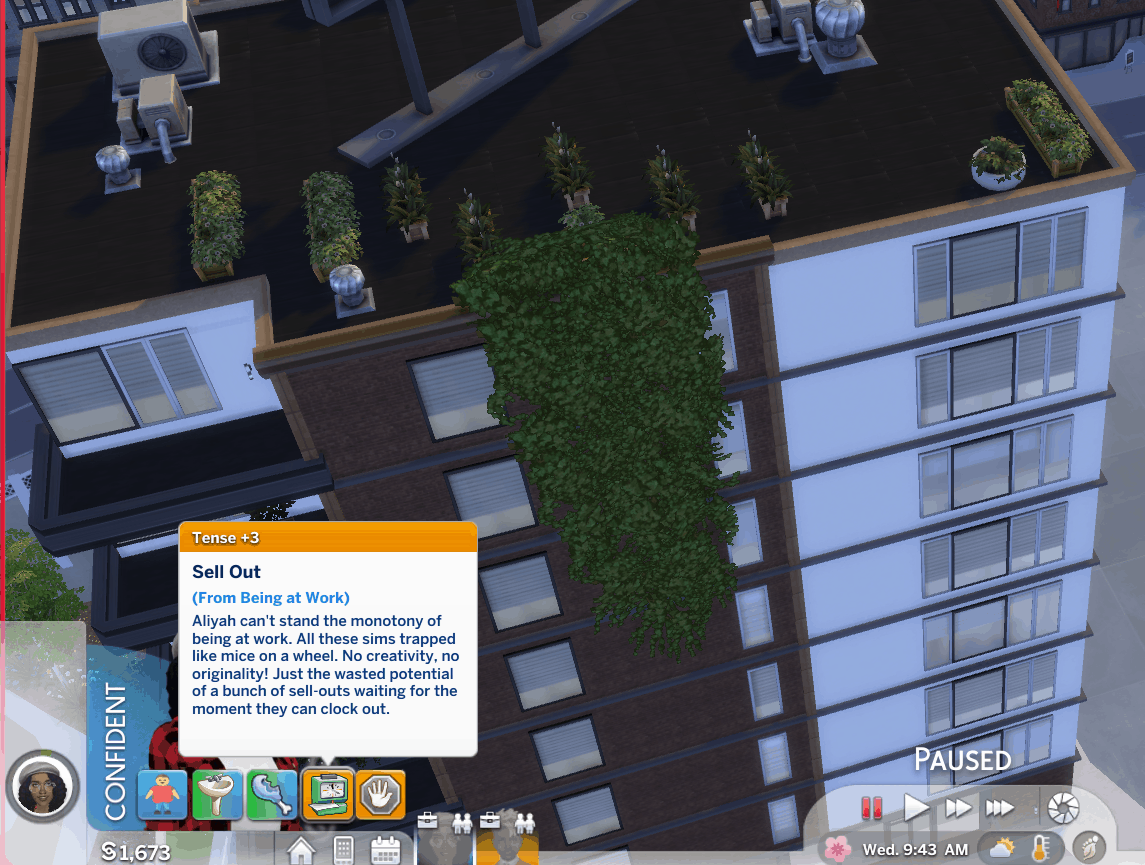1145x865 pixels.
Task: Set game speed to ultra speed
Action: pyautogui.click(x=1000, y=807)
